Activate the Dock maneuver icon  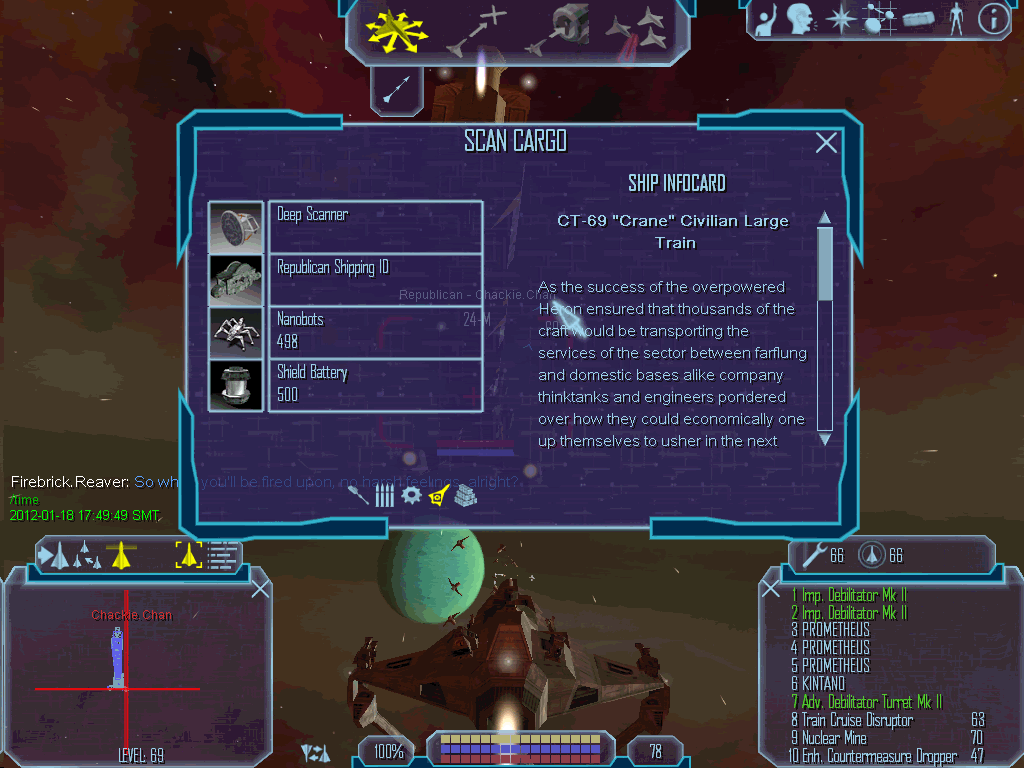[x=563, y=29]
